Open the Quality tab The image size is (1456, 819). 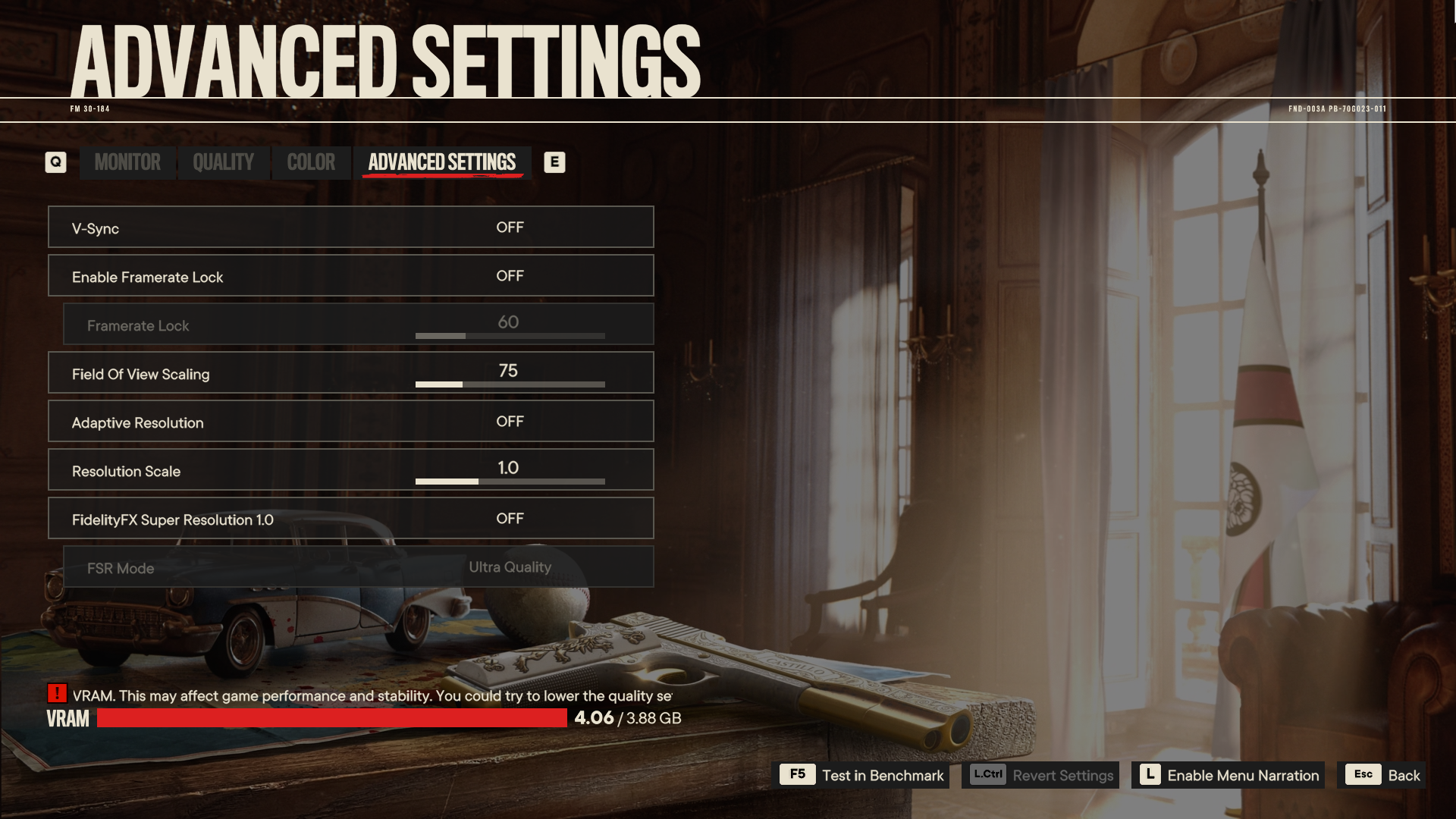223,162
